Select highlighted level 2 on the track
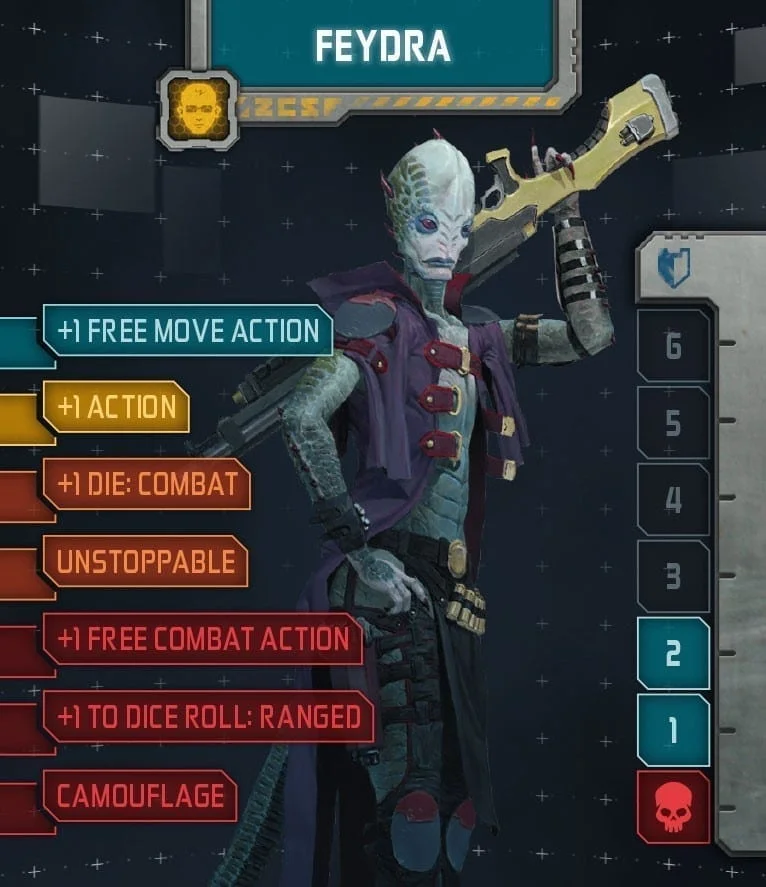Image resolution: width=766 pixels, height=887 pixels. point(673,653)
